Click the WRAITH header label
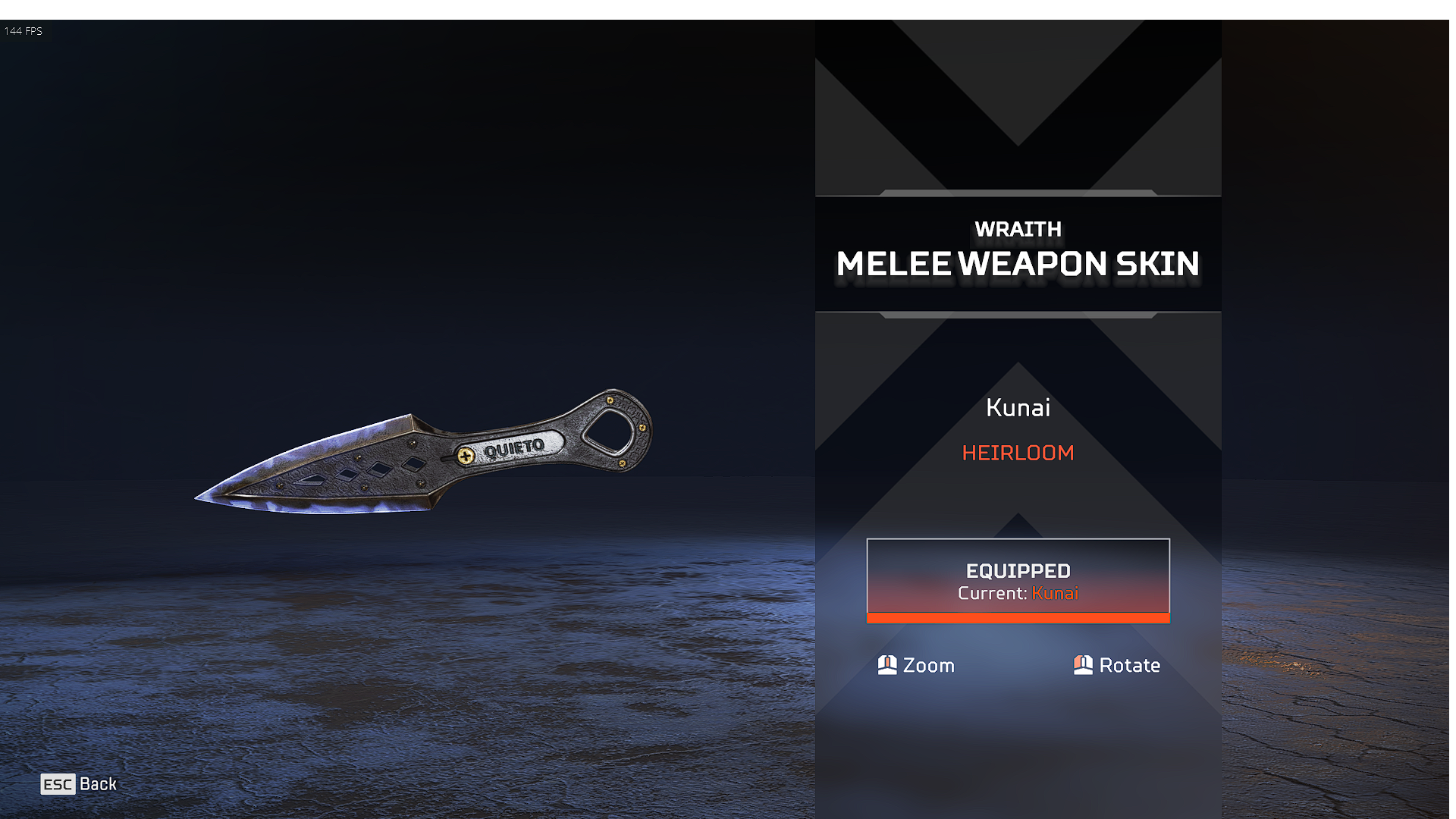The image size is (1456, 819). tap(1018, 229)
